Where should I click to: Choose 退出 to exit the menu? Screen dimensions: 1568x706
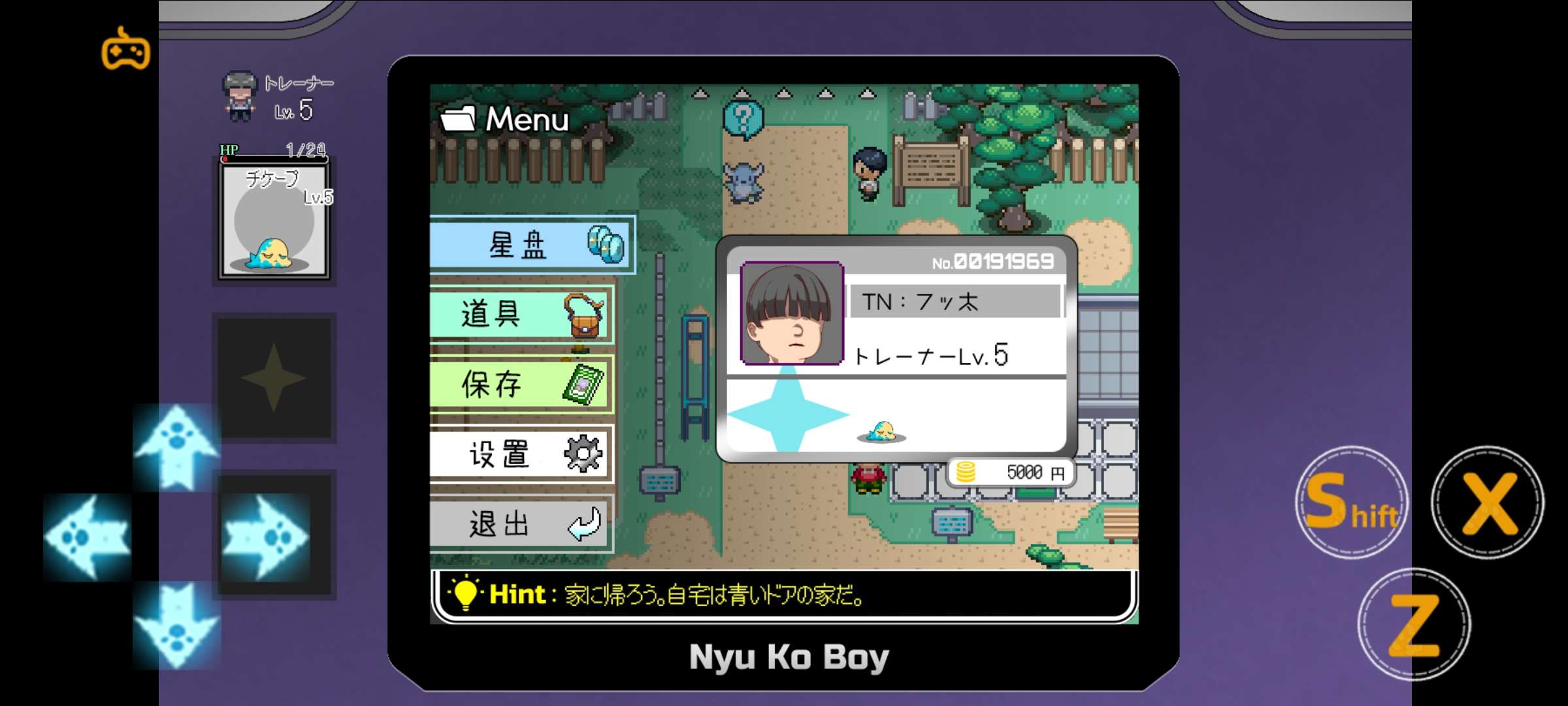521,524
